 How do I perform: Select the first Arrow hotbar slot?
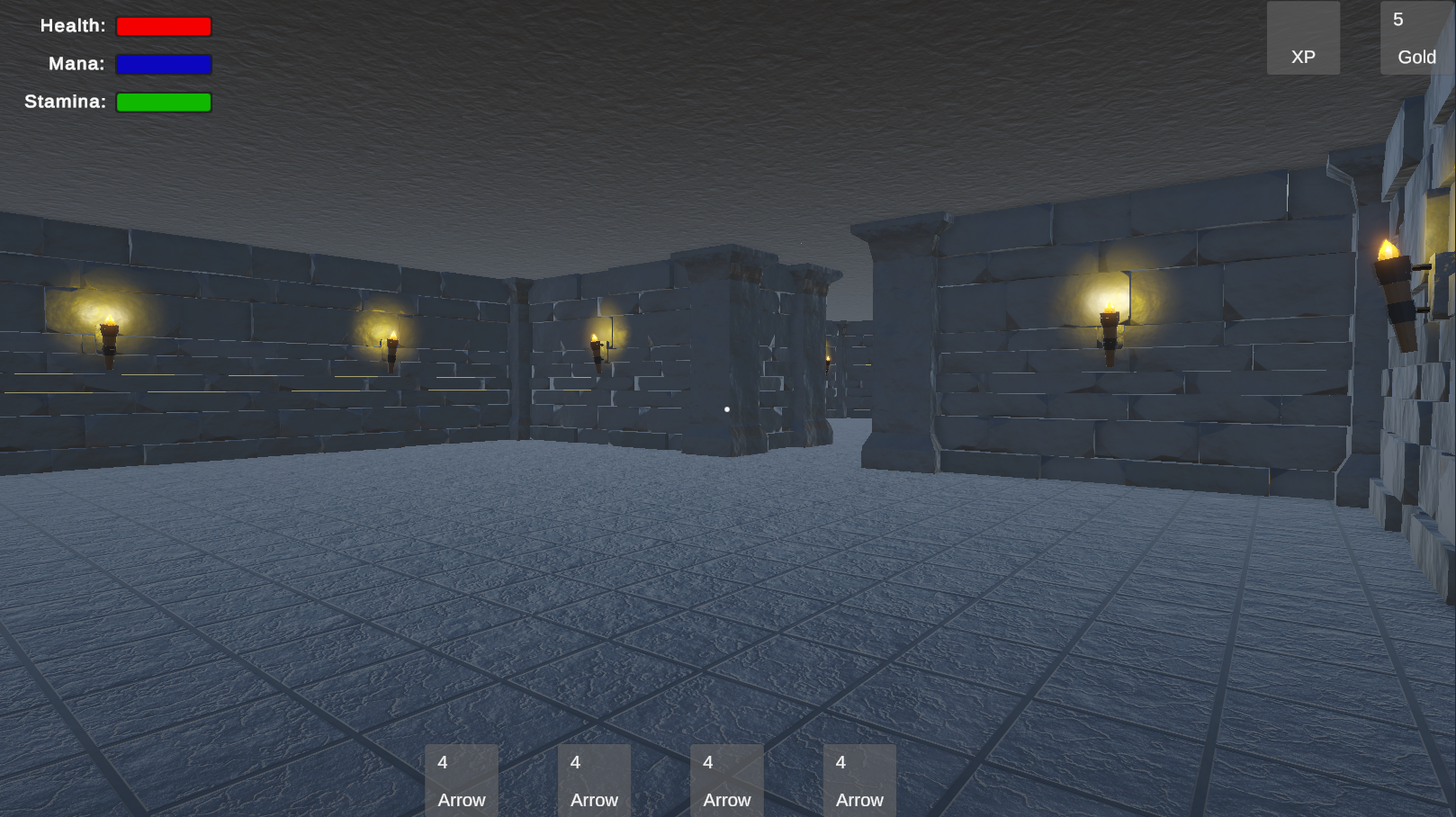point(461,779)
